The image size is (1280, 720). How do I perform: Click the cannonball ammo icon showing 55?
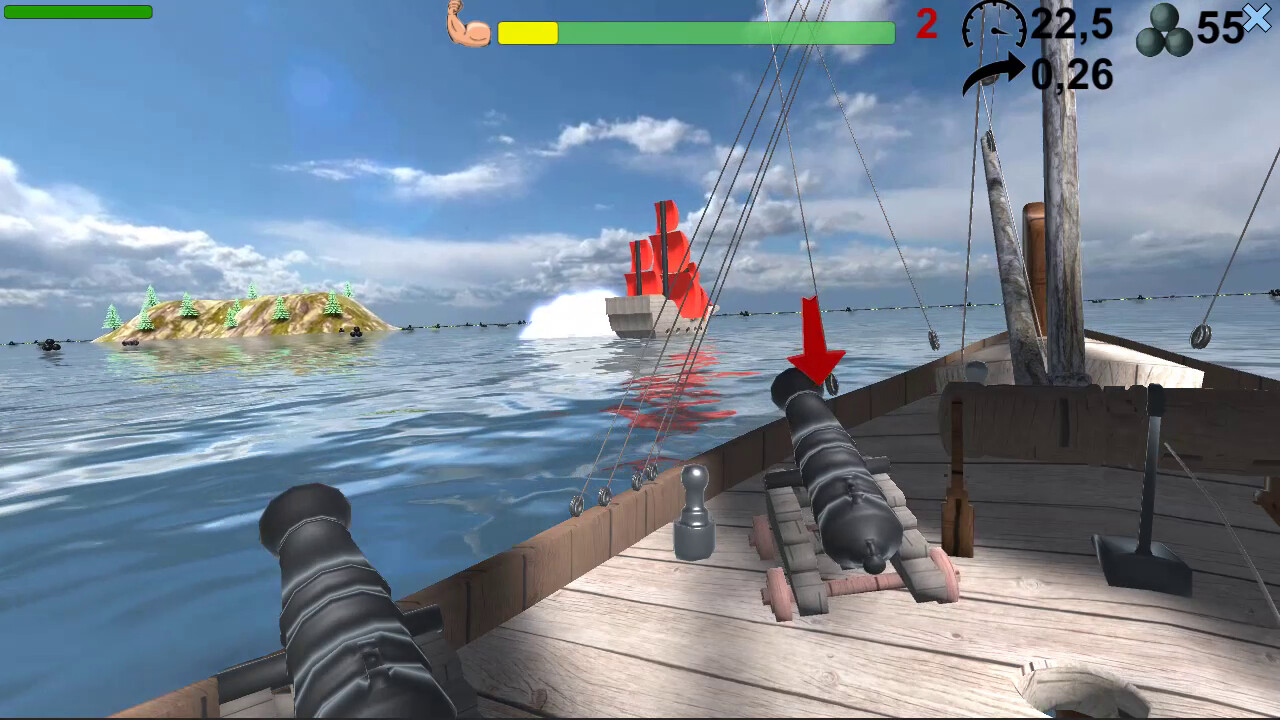[x=1164, y=32]
